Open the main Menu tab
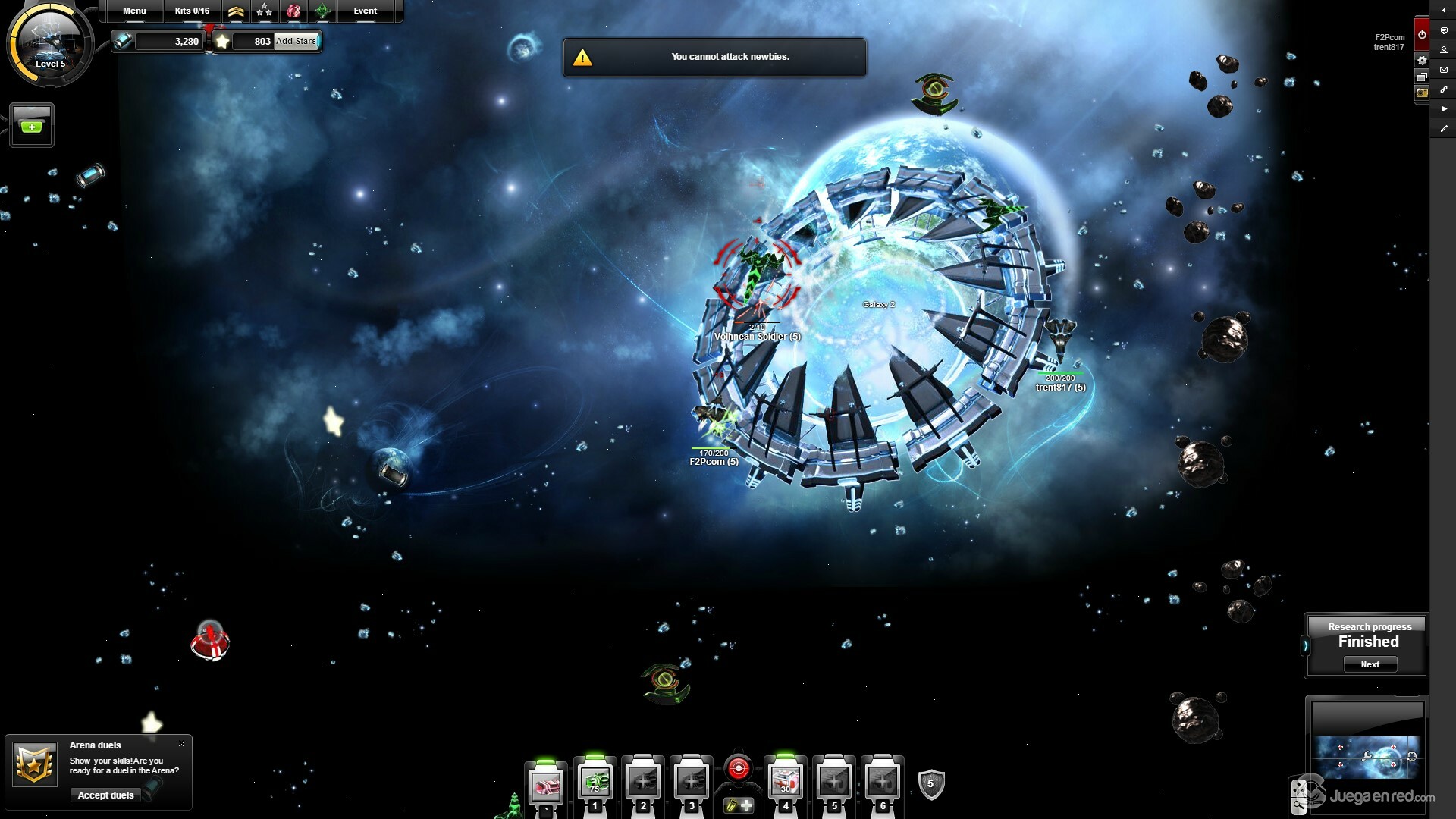Image resolution: width=1456 pixels, height=819 pixels. [x=134, y=11]
